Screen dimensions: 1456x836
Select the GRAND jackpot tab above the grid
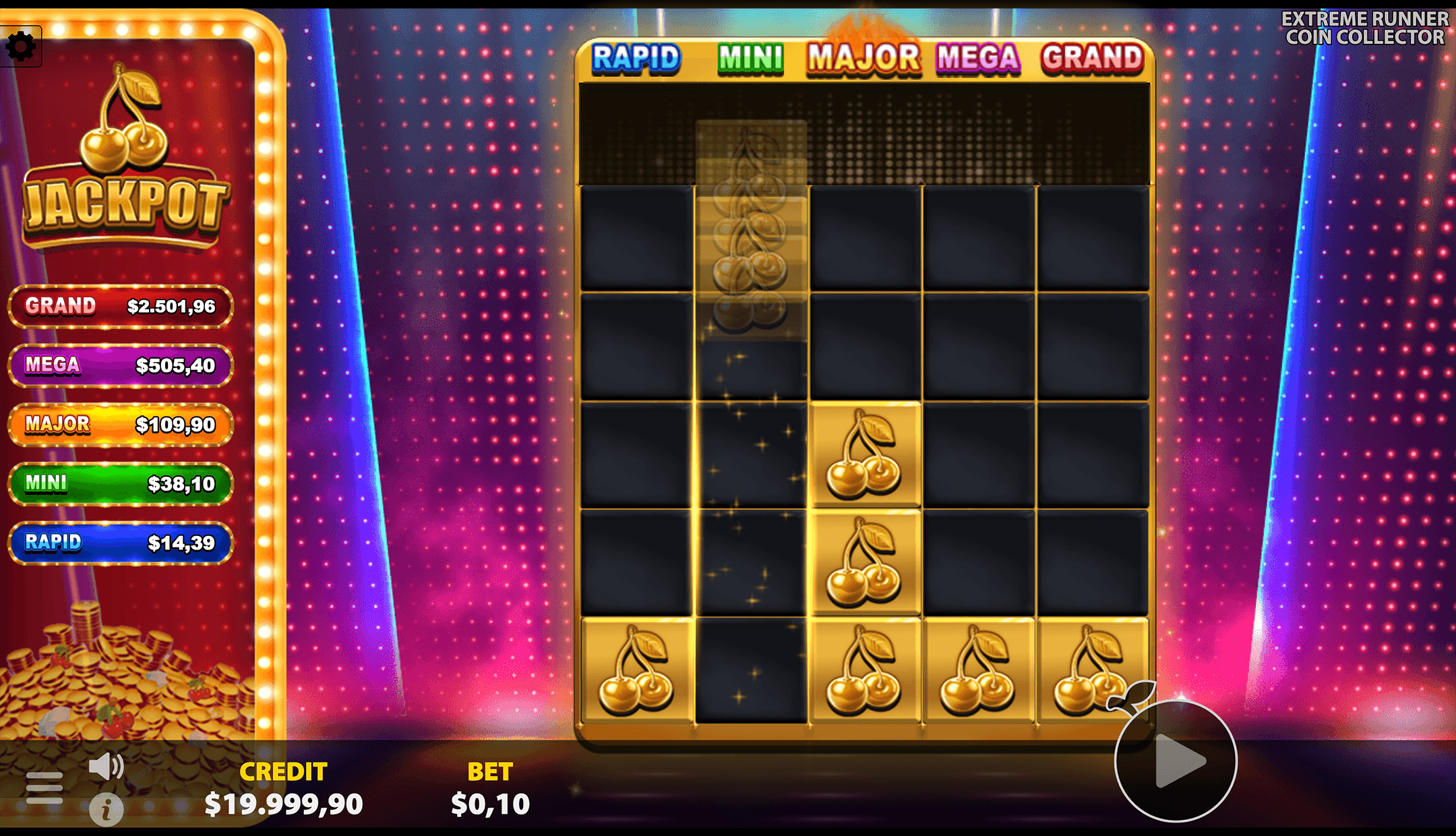pos(1092,59)
